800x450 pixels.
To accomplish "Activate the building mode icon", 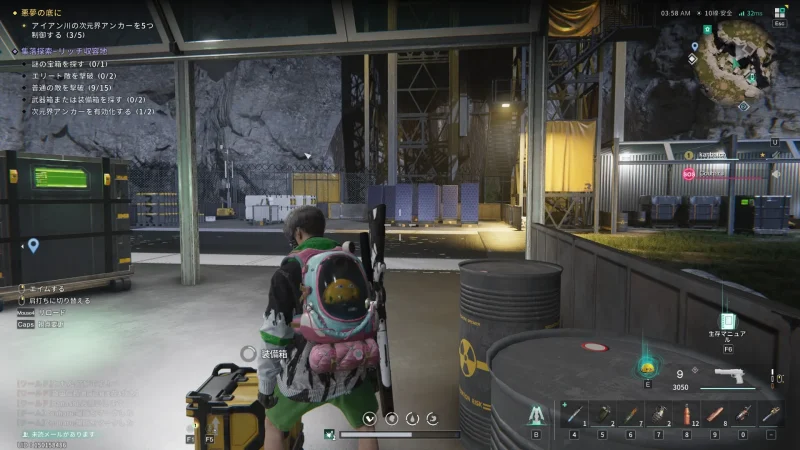I will click(536, 413).
